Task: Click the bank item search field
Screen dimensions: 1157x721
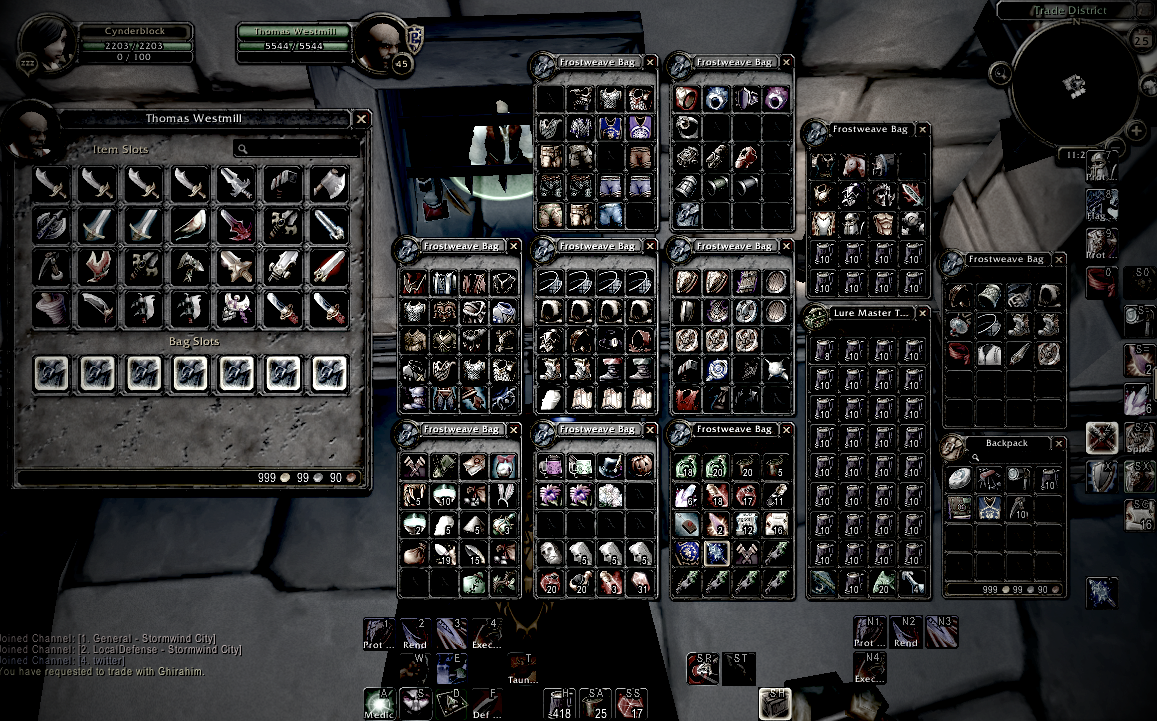Action: click(296, 149)
